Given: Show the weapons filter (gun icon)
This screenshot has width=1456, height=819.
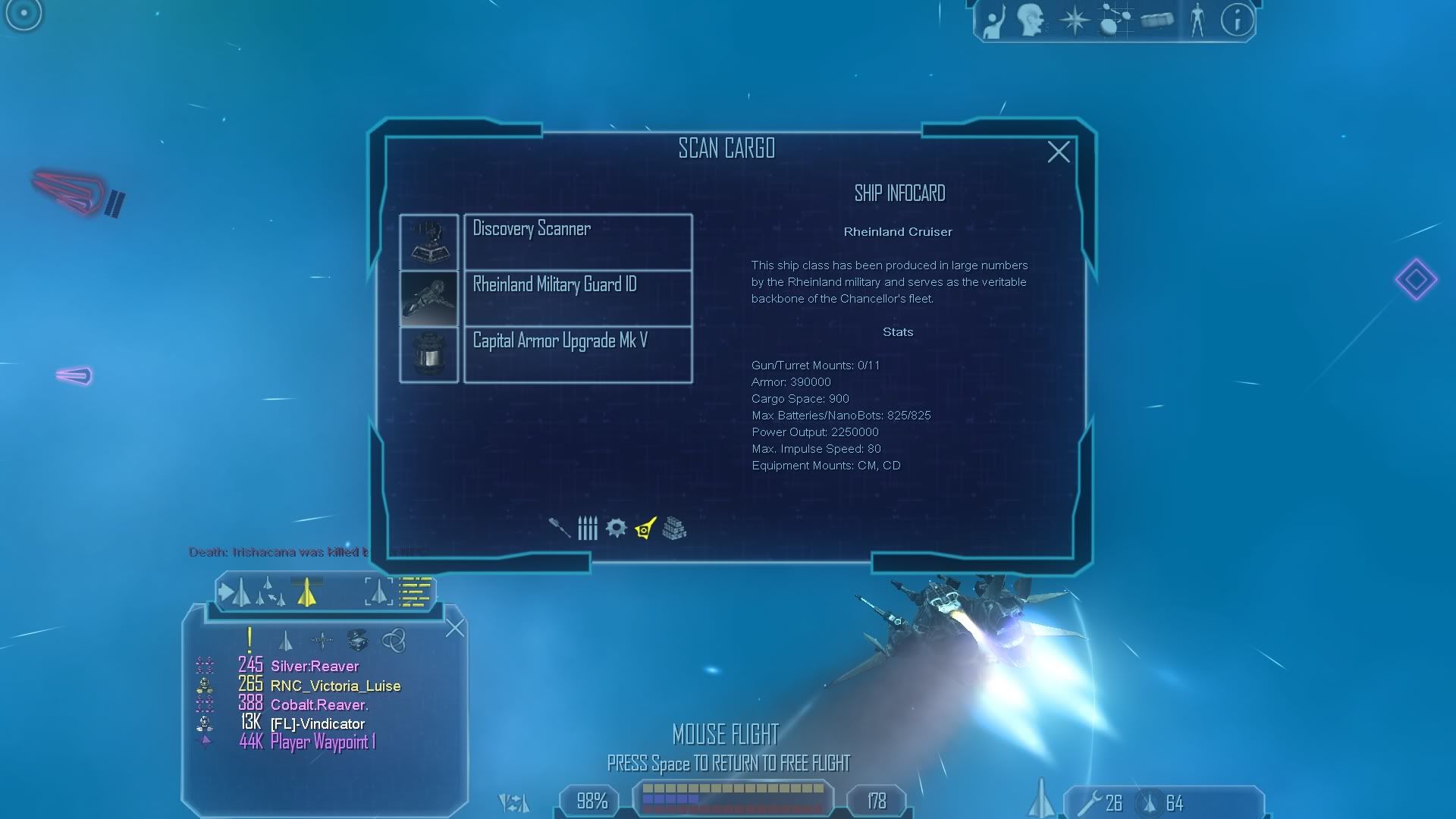Looking at the screenshot, I should 560,528.
